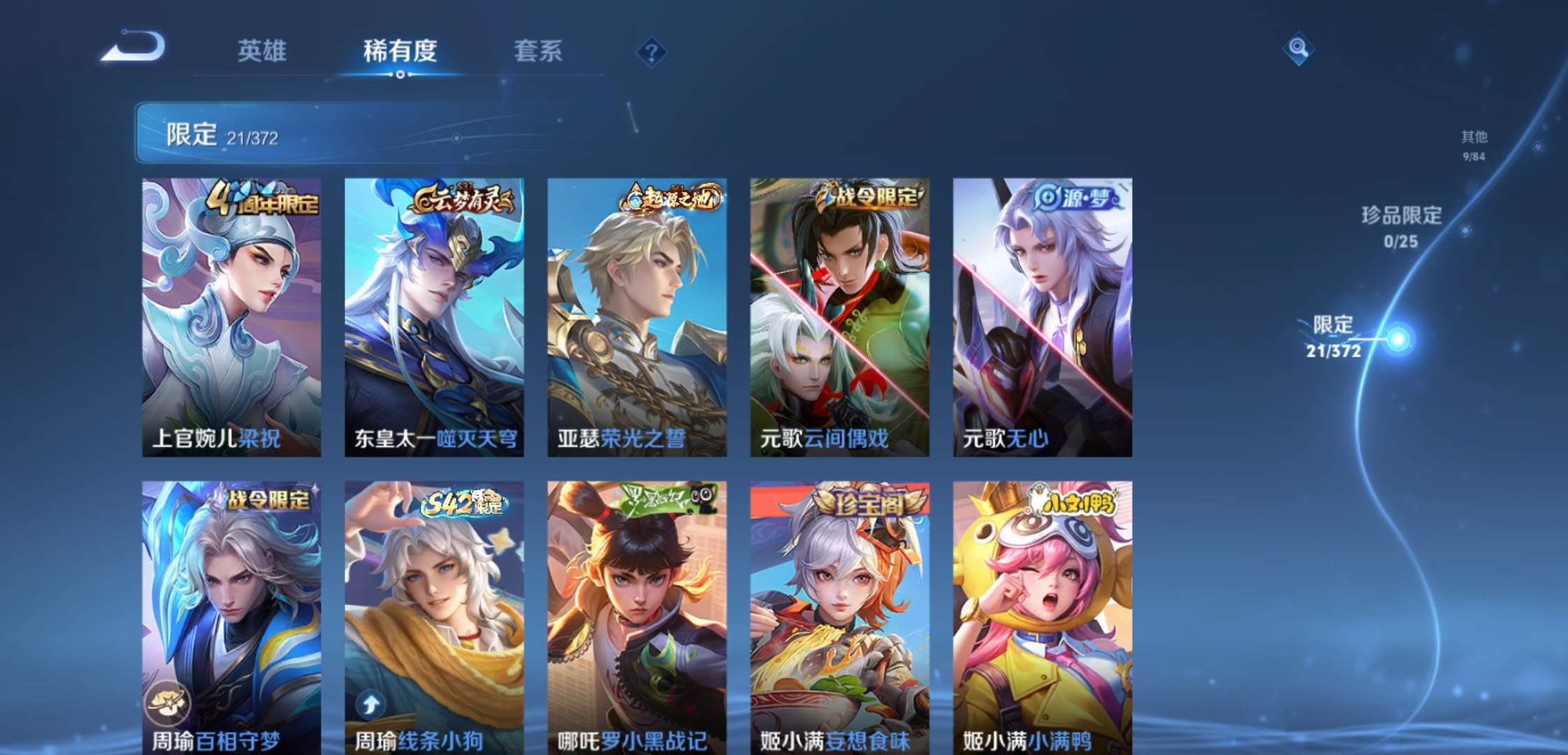
Task: Open the search magnifier icon
Action: tap(1298, 48)
